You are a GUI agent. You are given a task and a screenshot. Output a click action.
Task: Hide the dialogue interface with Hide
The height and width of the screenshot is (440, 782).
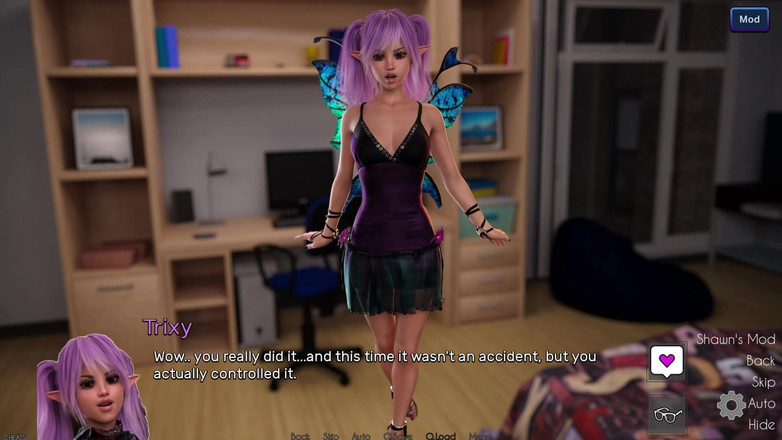tap(761, 424)
